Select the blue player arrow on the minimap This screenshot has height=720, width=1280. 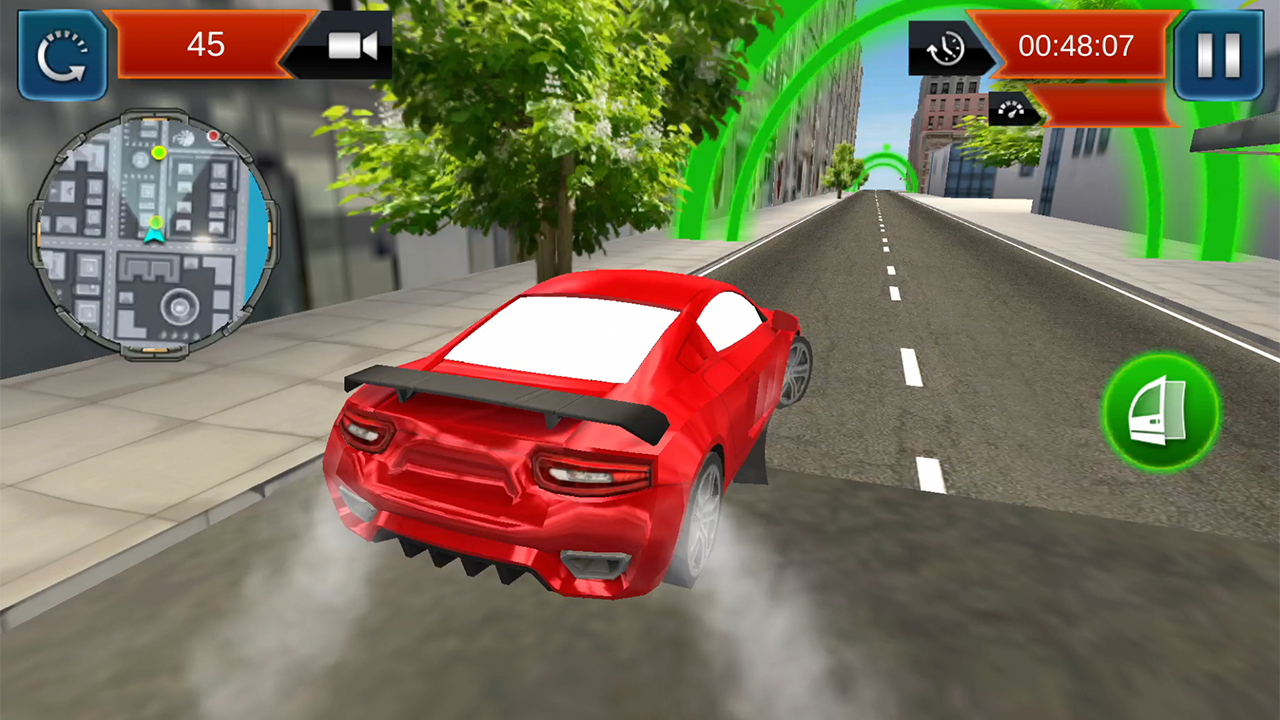(x=156, y=234)
